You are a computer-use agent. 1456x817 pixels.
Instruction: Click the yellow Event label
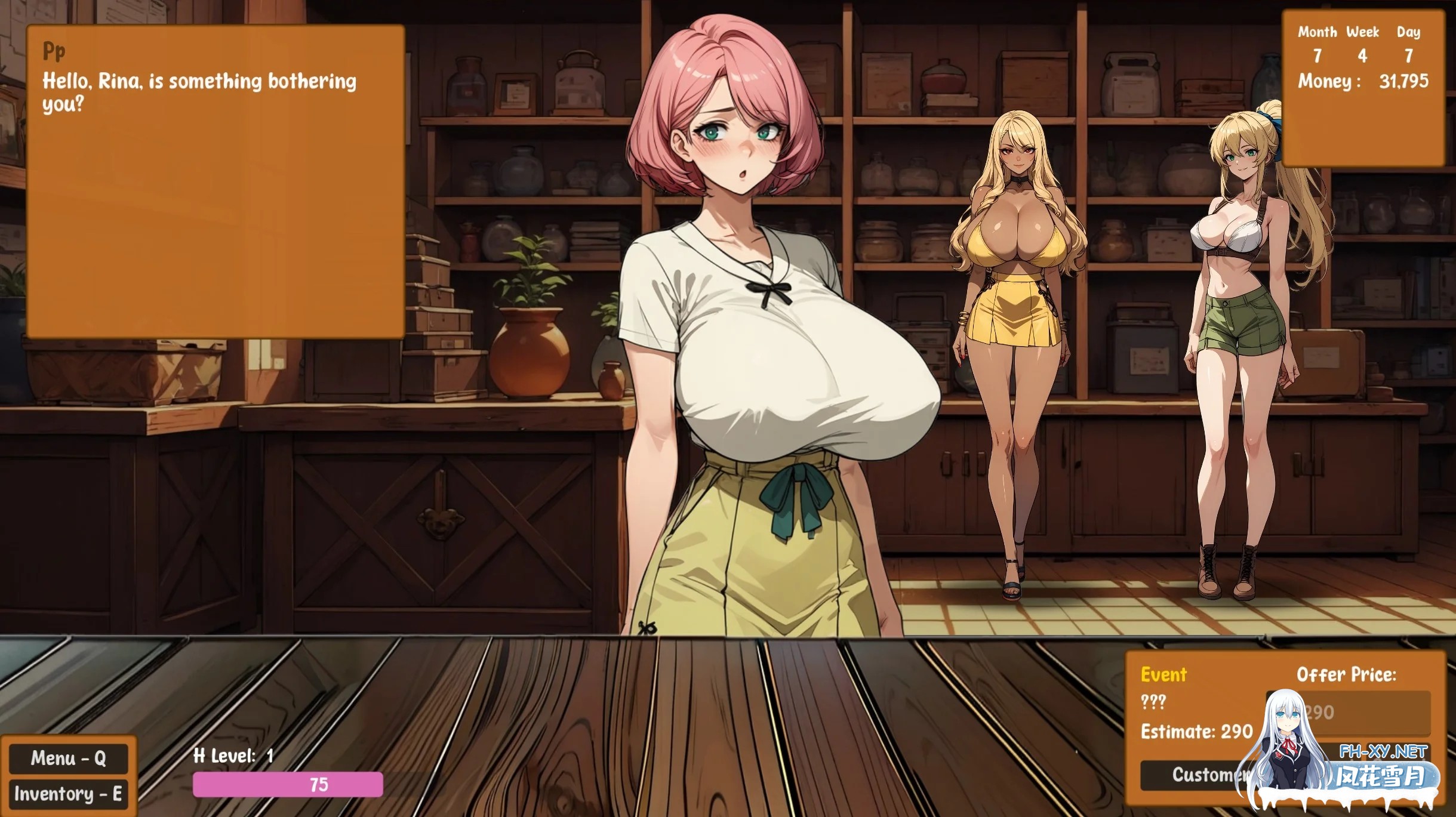(1165, 675)
